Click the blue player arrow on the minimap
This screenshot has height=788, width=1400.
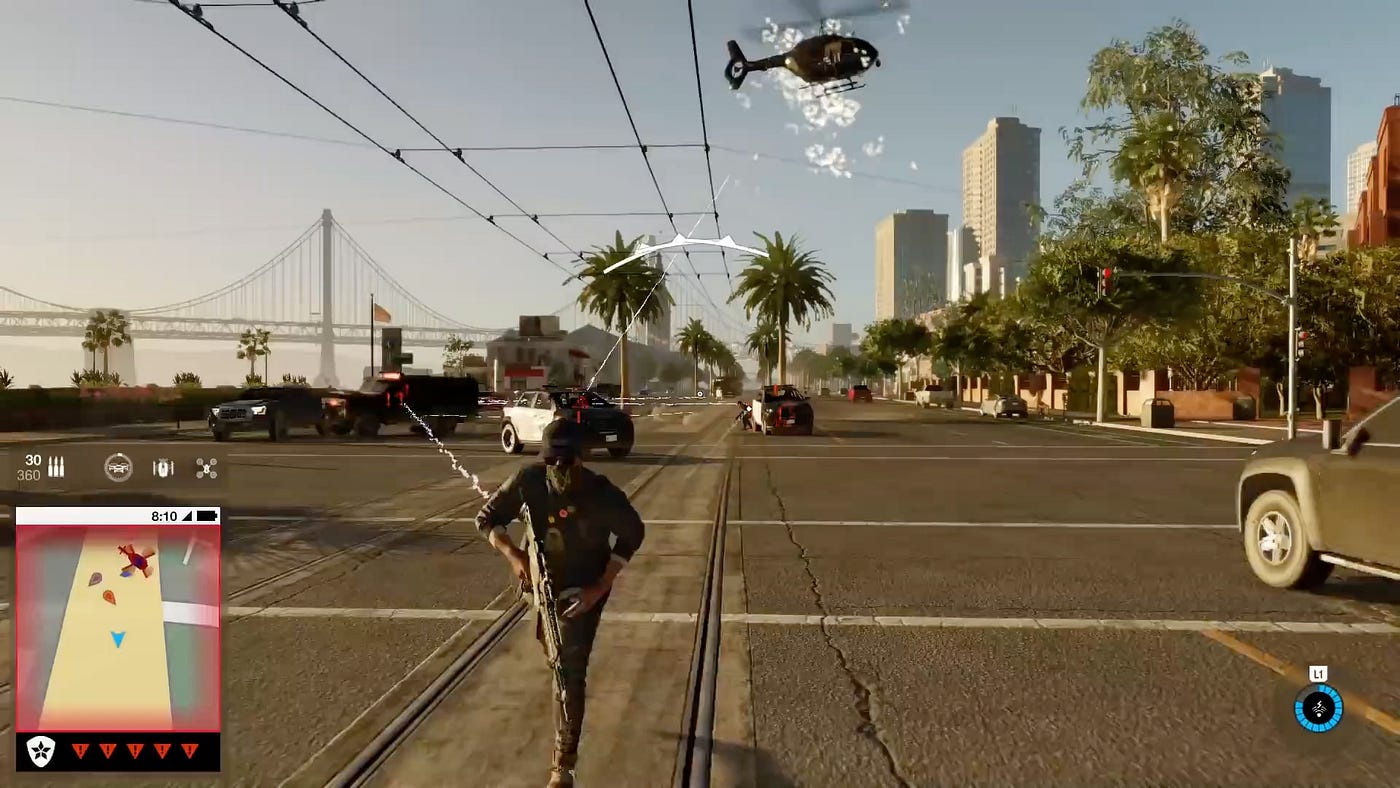tap(117, 640)
